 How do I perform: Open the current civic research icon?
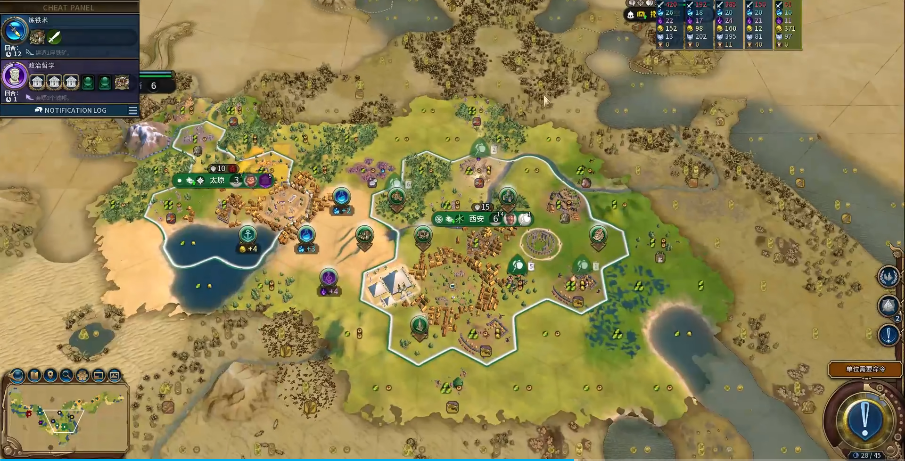click(15, 76)
